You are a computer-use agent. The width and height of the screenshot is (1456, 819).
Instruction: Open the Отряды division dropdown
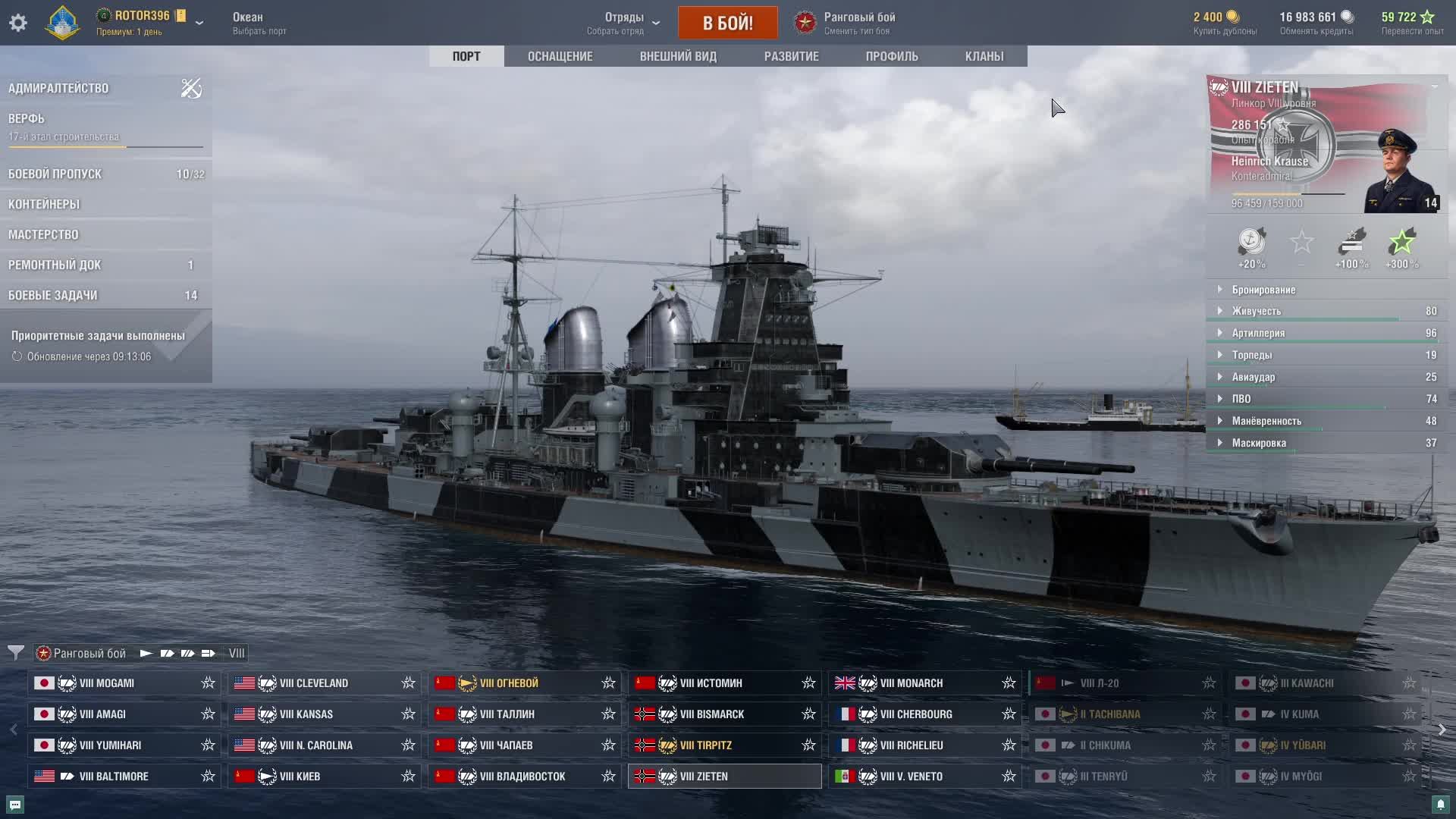624,23
